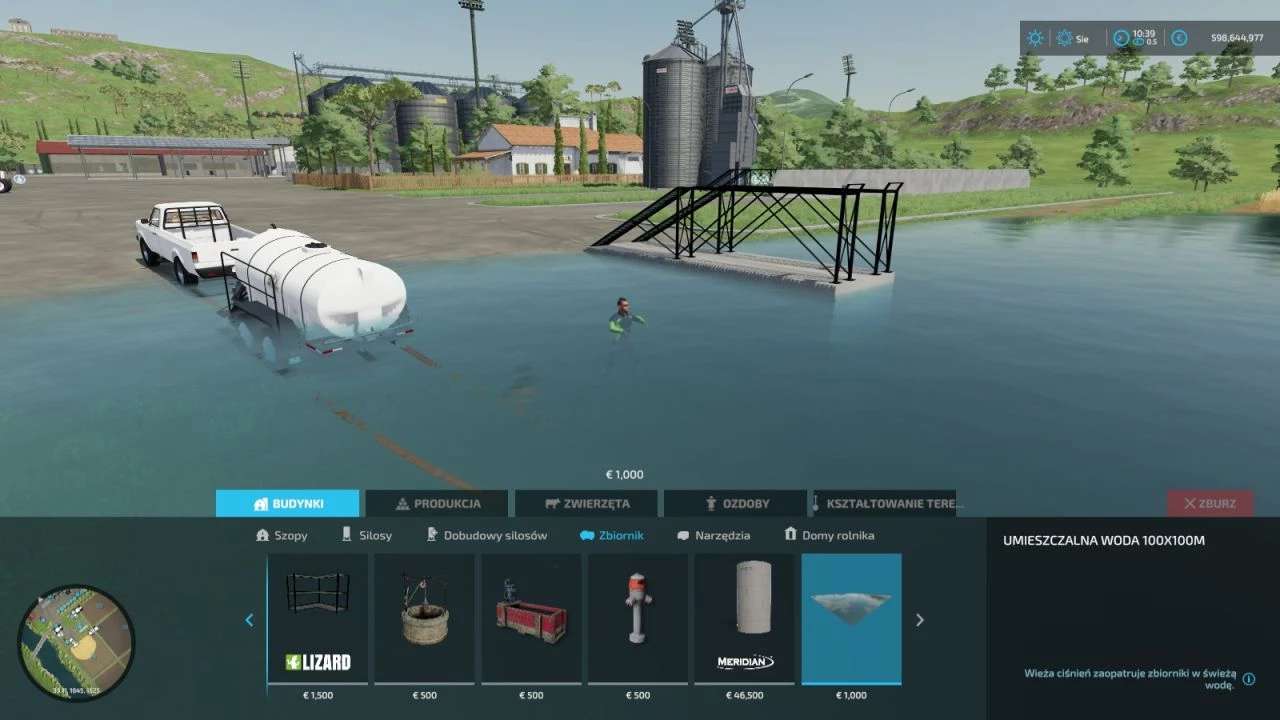
Task: Show the Silosy subcategory
Action: (x=367, y=535)
